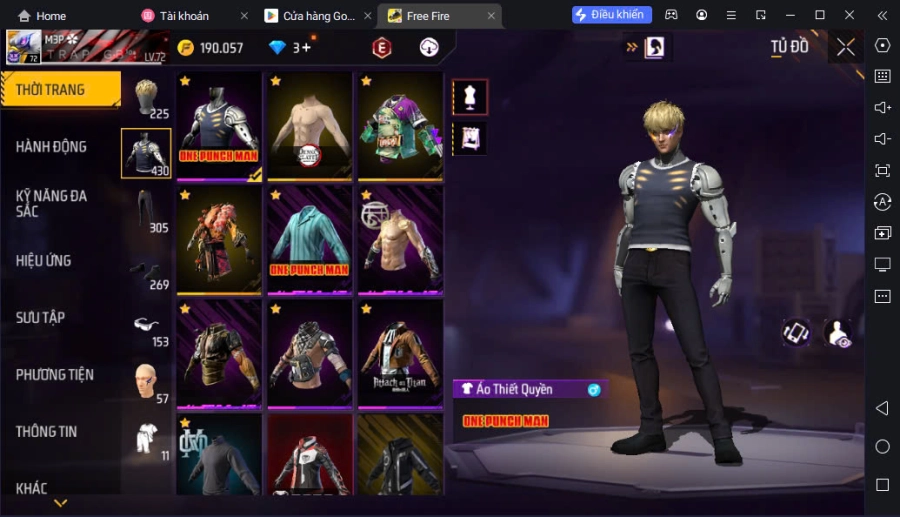Open the Kỹ Năng Đa Sắc section
The height and width of the screenshot is (517, 900).
52,203
